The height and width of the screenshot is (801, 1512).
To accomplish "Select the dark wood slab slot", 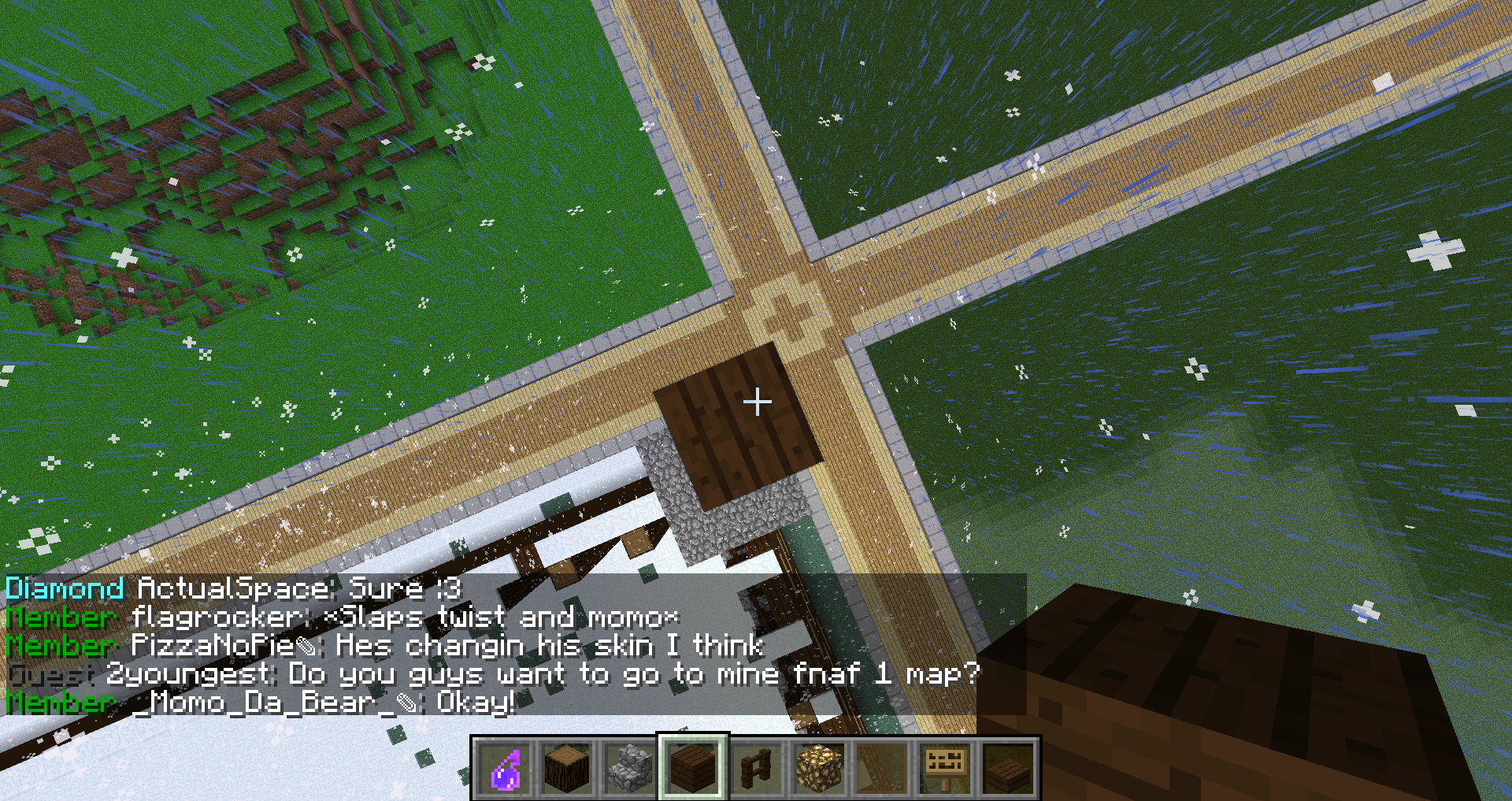I will tap(1008, 768).
